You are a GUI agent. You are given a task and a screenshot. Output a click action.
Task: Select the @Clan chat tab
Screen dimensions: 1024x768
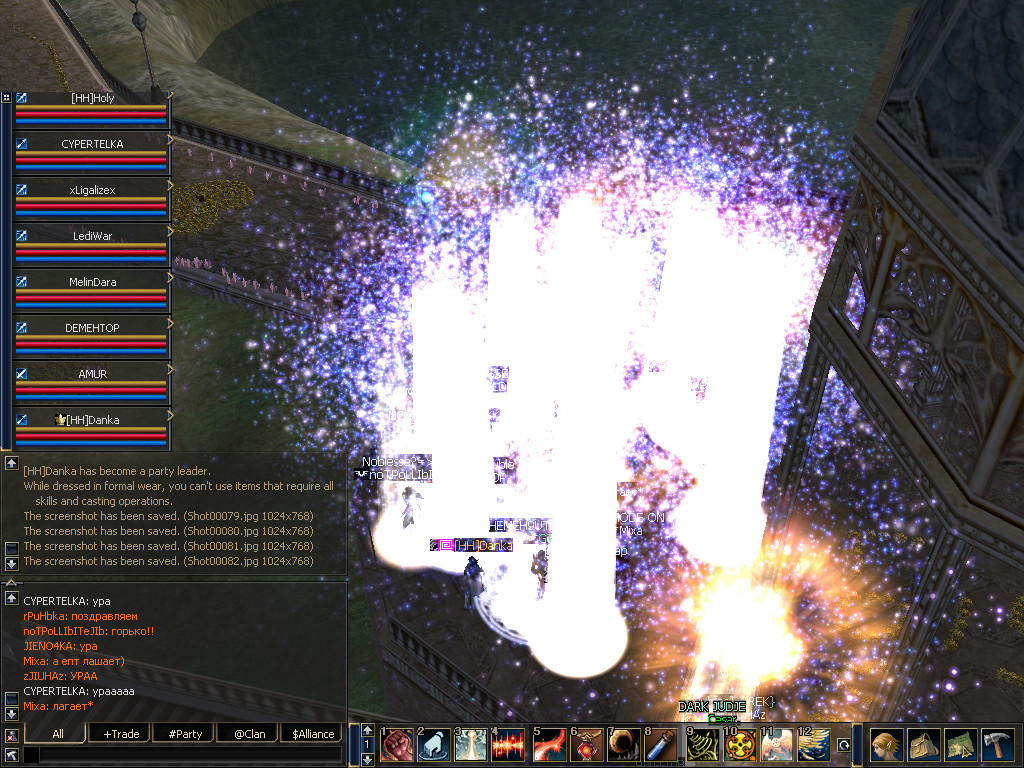point(249,734)
